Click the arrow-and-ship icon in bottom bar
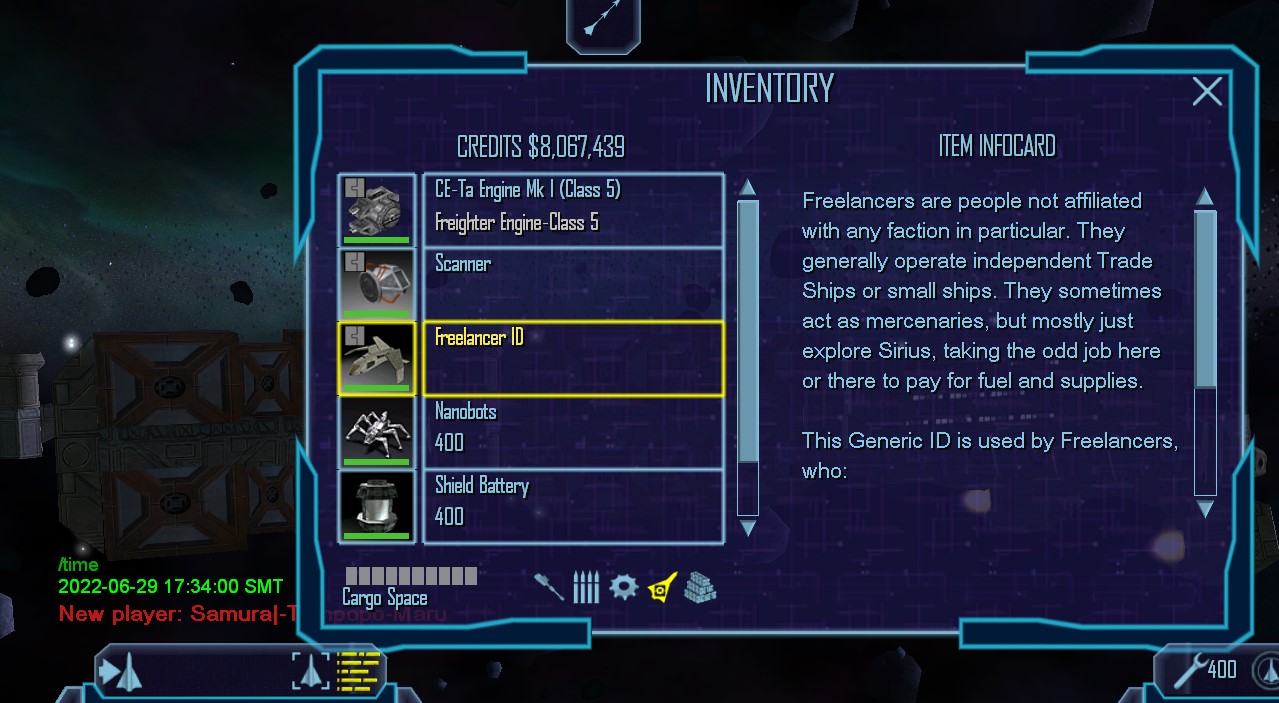Image resolution: width=1279 pixels, height=703 pixels. click(120, 671)
